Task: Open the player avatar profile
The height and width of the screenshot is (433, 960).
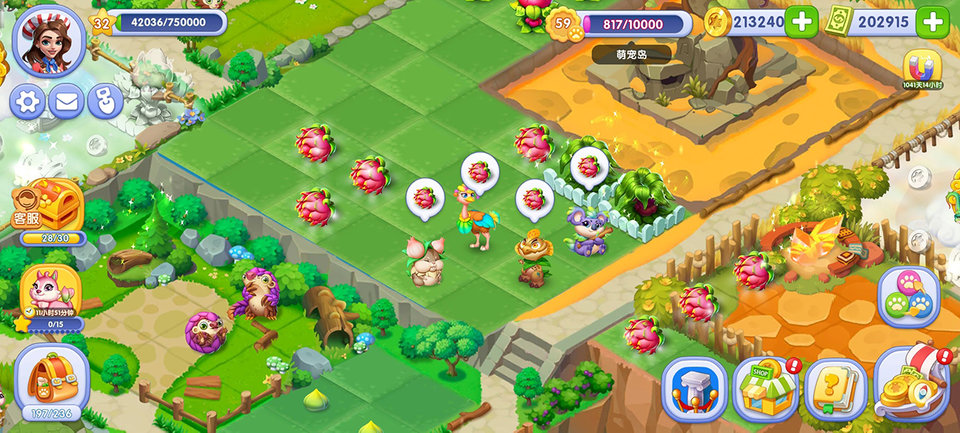Action: (47, 39)
